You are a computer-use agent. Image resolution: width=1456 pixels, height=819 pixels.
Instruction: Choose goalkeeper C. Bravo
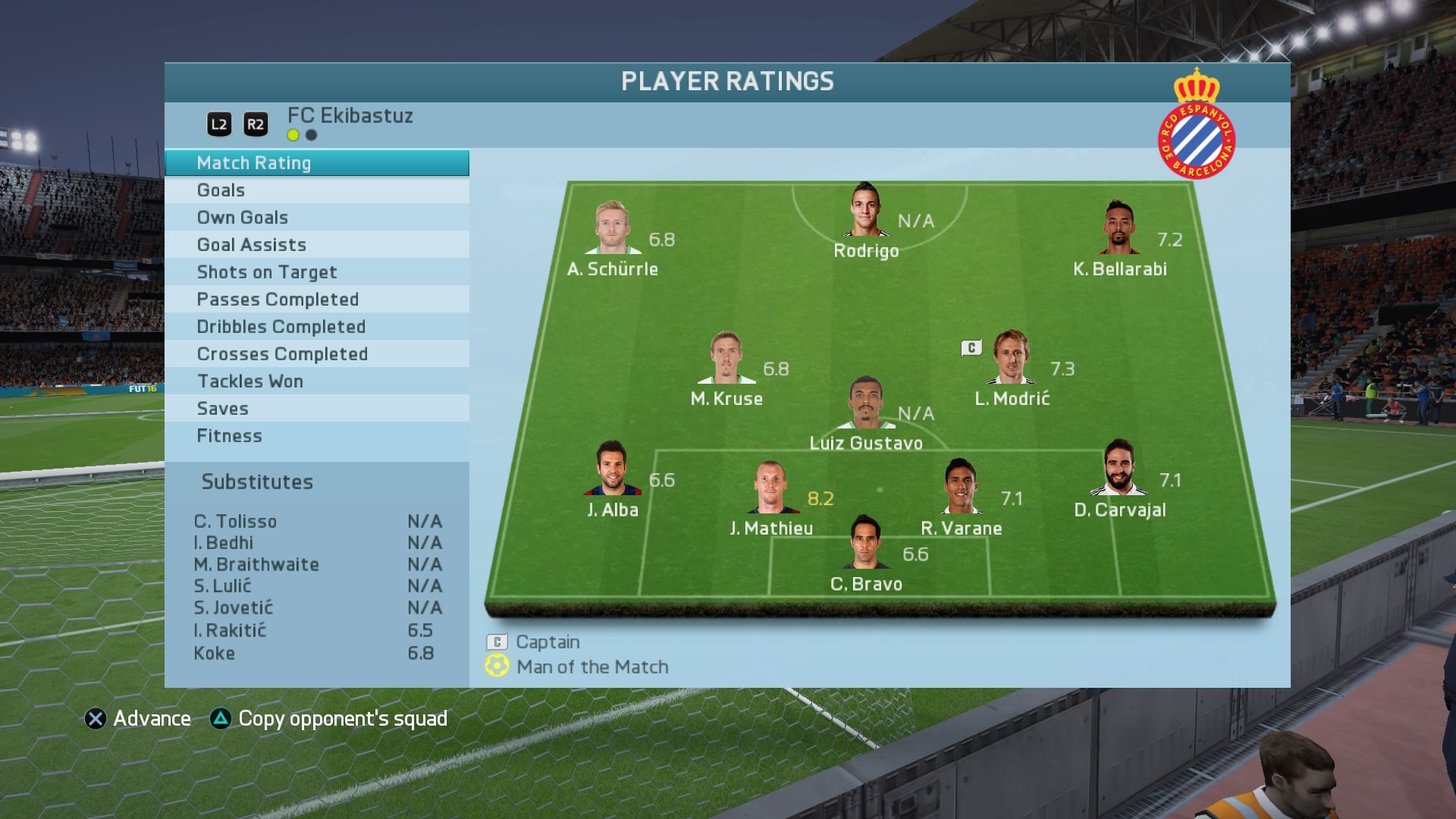pyautogui.click(x=866, y=543)
